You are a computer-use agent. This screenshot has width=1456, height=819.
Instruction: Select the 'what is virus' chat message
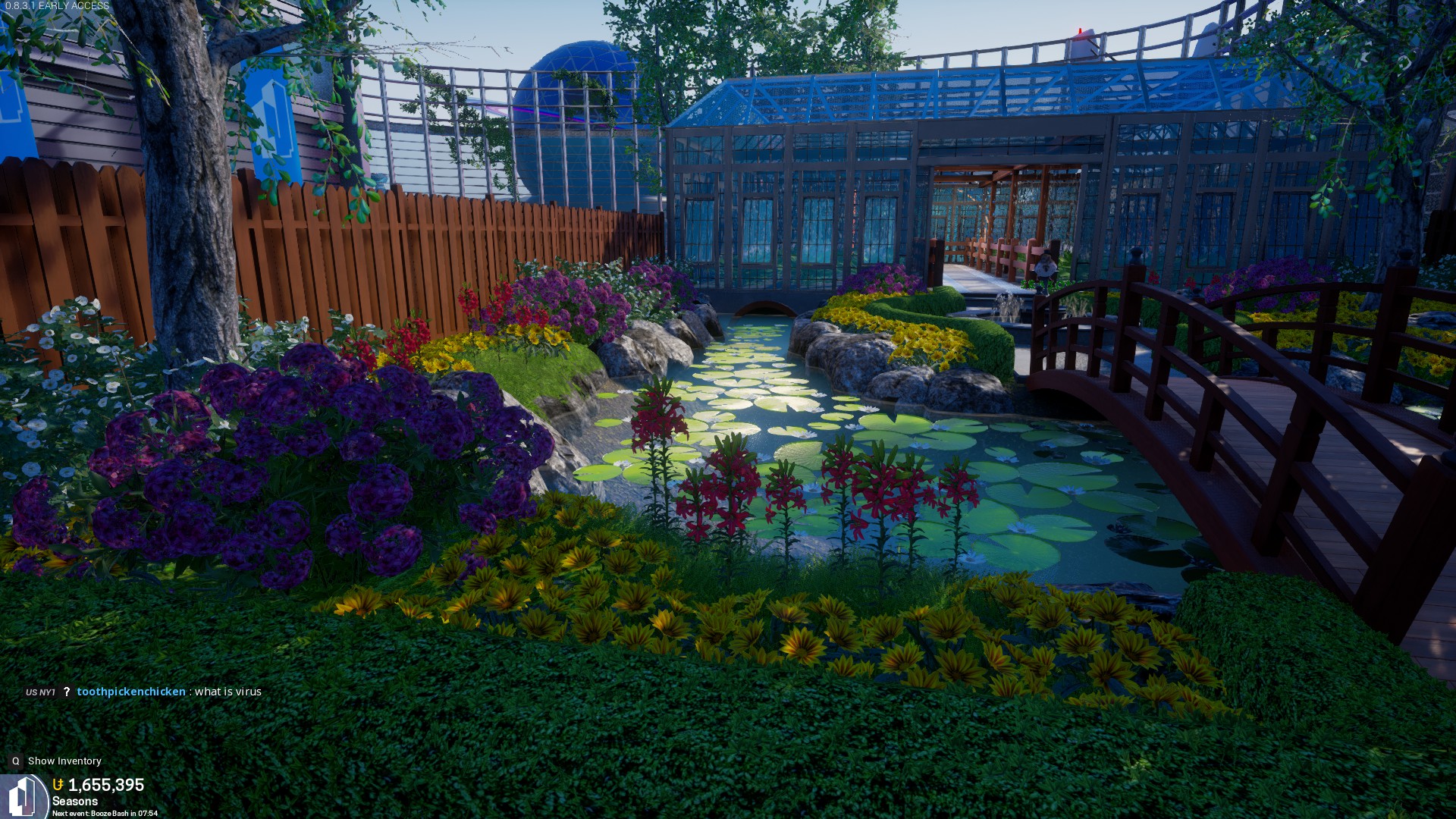point(227,692)
